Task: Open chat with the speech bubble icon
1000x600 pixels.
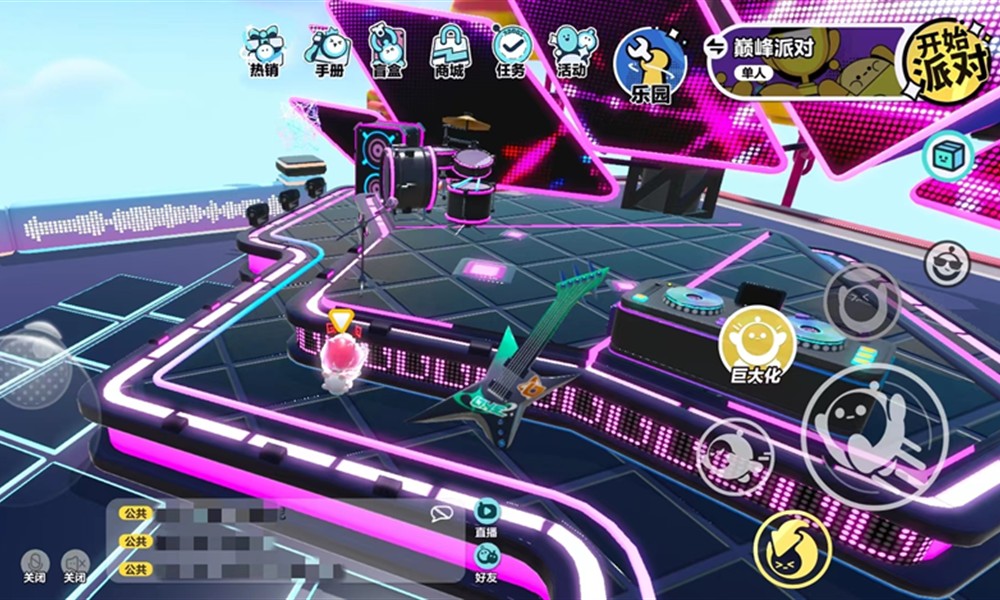Action: coord(441,514)
